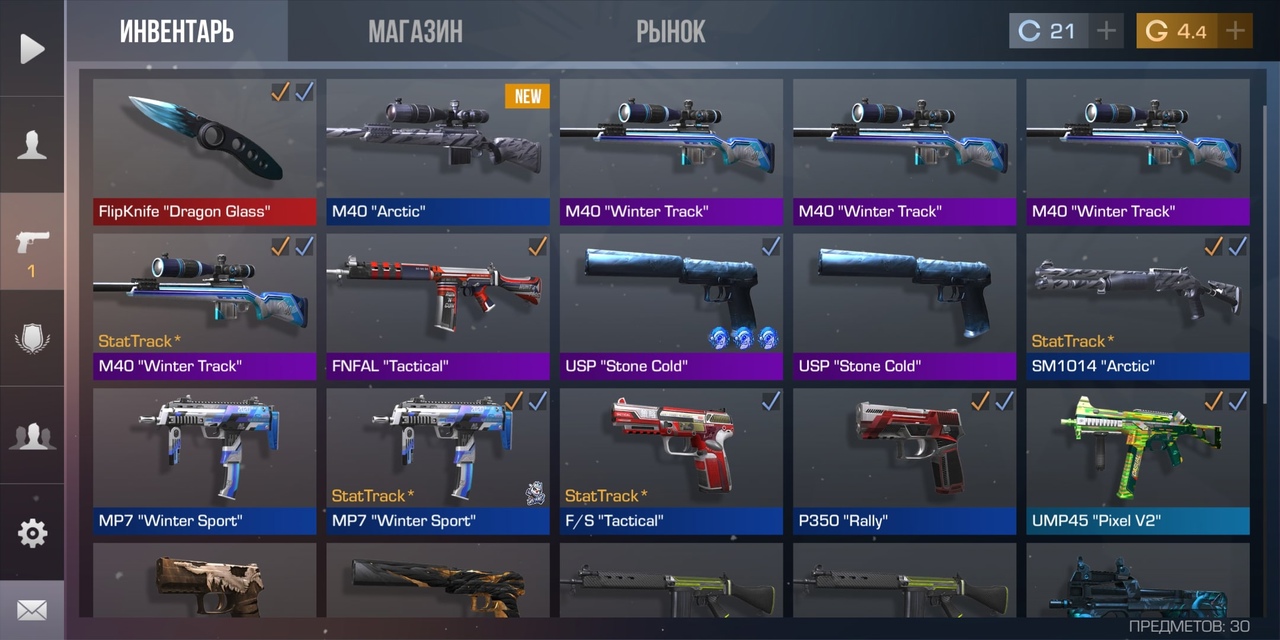Select the USP "Stone Cold" with stickers
Screen dimensions: 1280x640
pyautogui.click(x=671, y=305)
